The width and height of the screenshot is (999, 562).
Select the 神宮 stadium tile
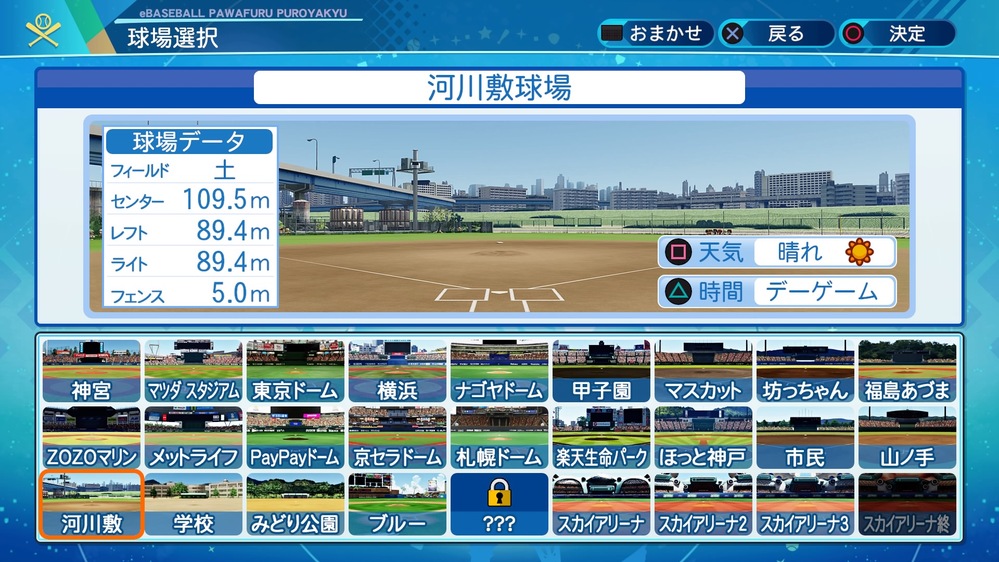point(91,371)
